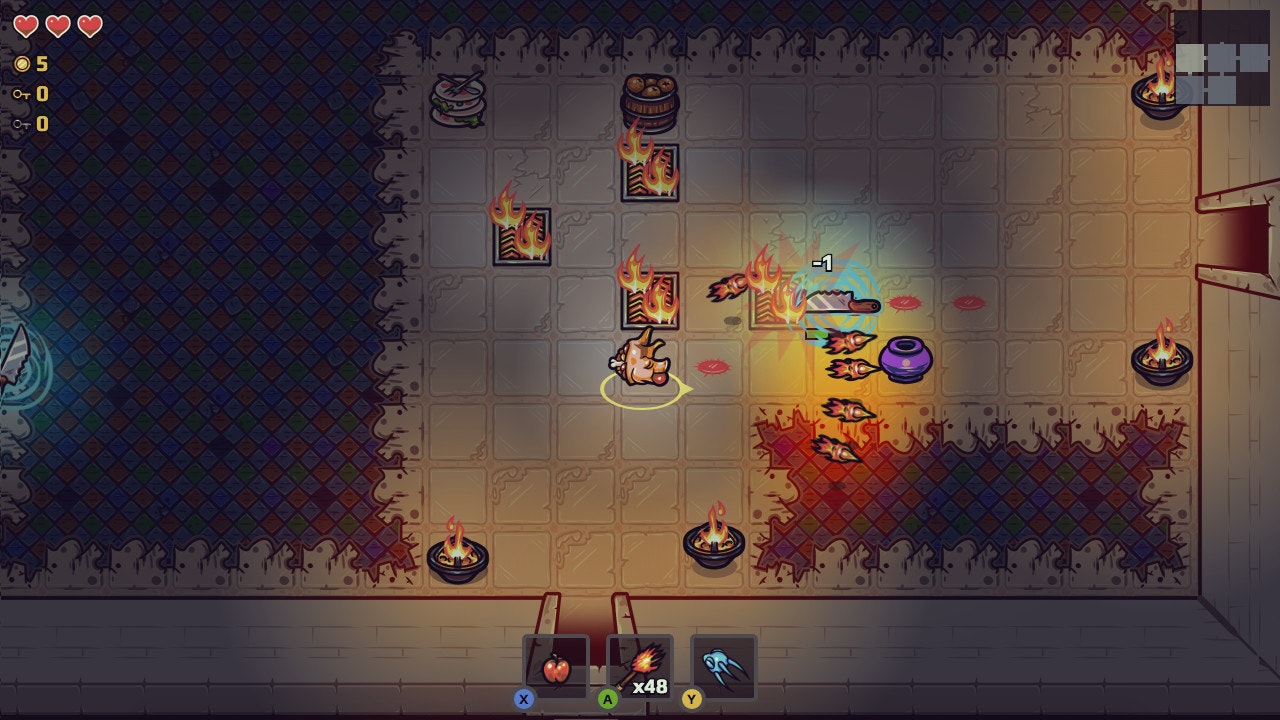Click the -1 damage indicator
The height and width of the screenshot is (720, 1280).
[x=824, y=262]
